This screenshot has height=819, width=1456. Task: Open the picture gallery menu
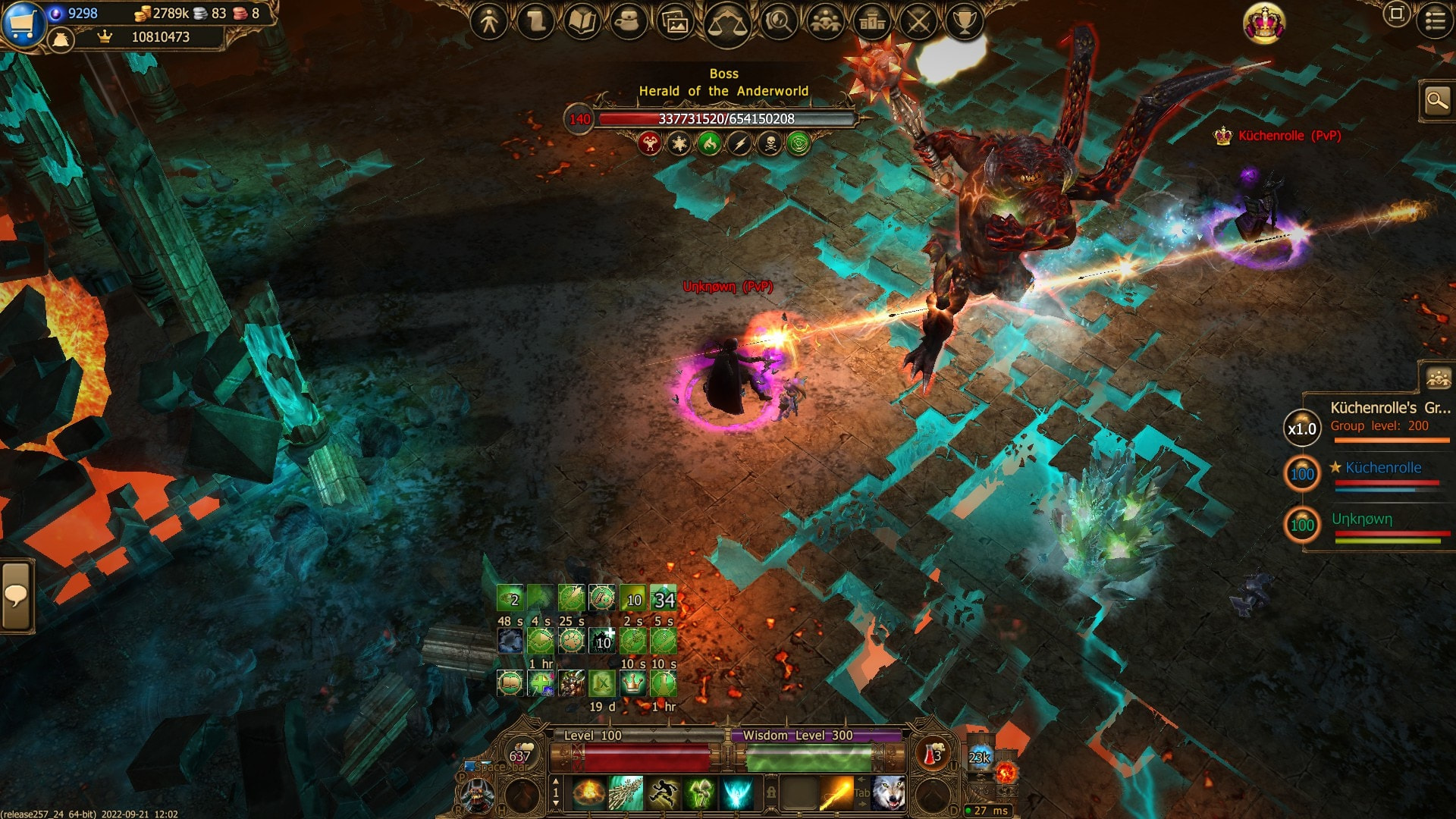pyautogui.click(x=675, y=23)
